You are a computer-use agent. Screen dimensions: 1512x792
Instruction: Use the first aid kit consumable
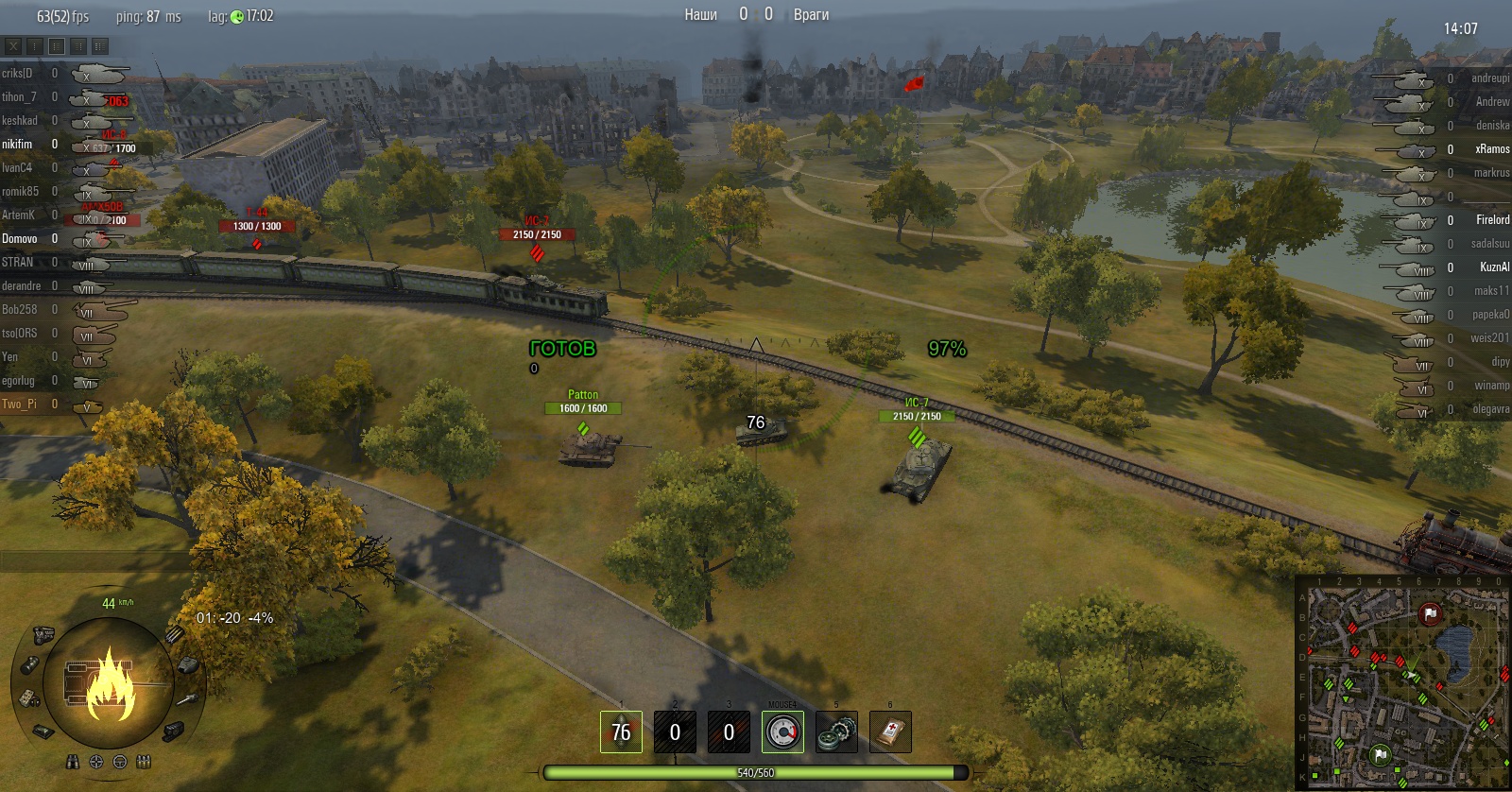(890, 732)
